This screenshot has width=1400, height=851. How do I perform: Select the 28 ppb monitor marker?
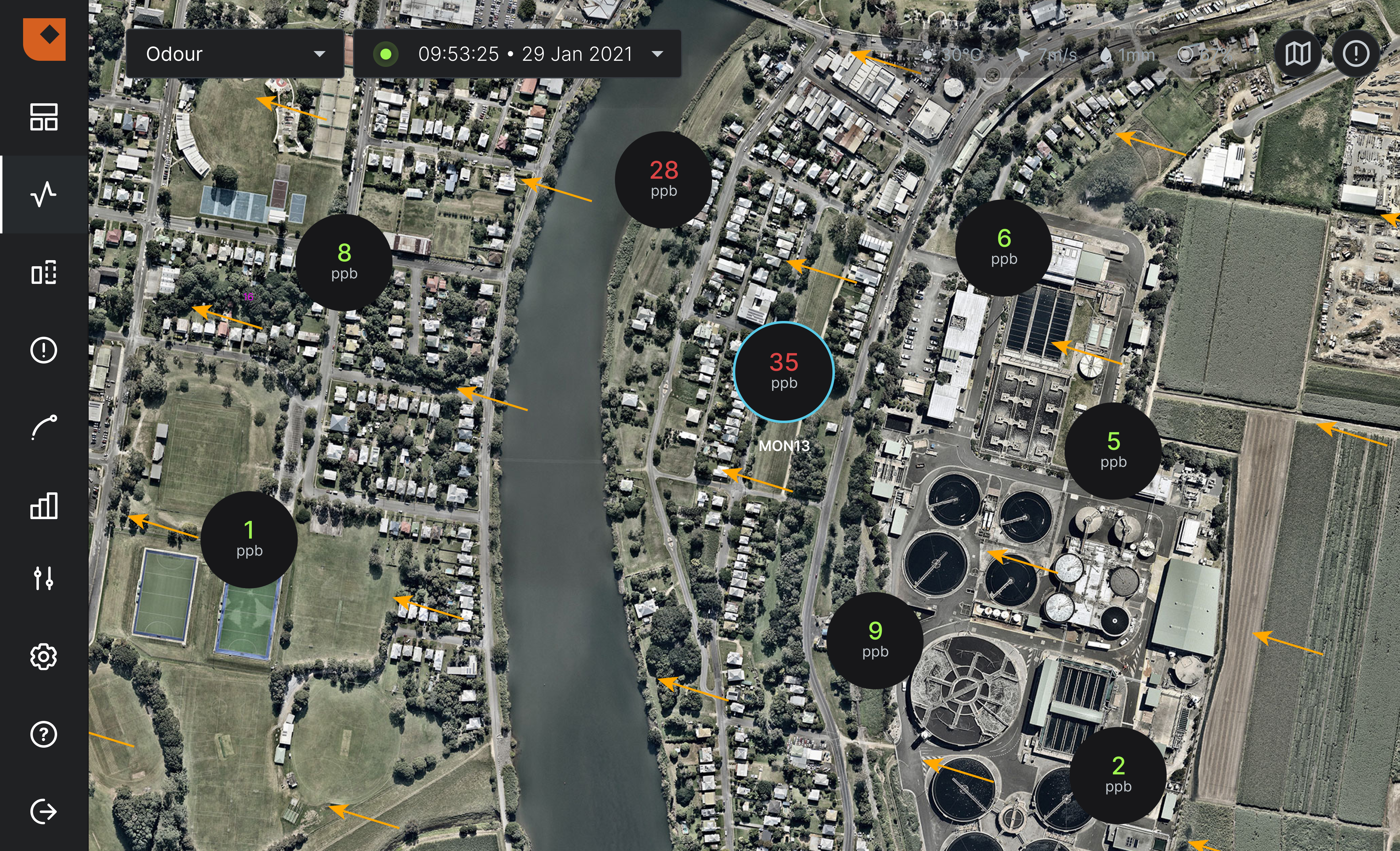[664, 180]
